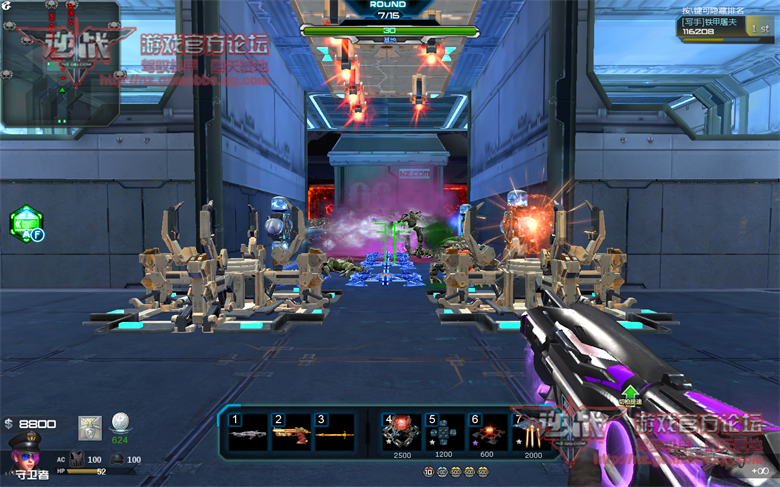Activate the green hexagon skill icon
The image size is (780, 487).
(x=25, y=223)
